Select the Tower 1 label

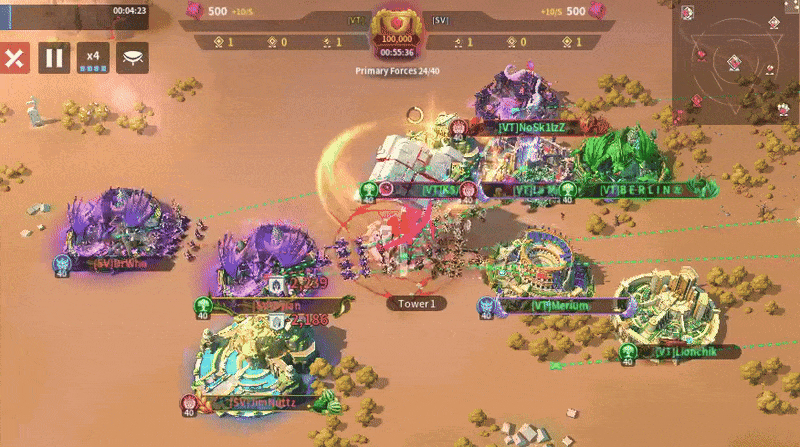416,303
